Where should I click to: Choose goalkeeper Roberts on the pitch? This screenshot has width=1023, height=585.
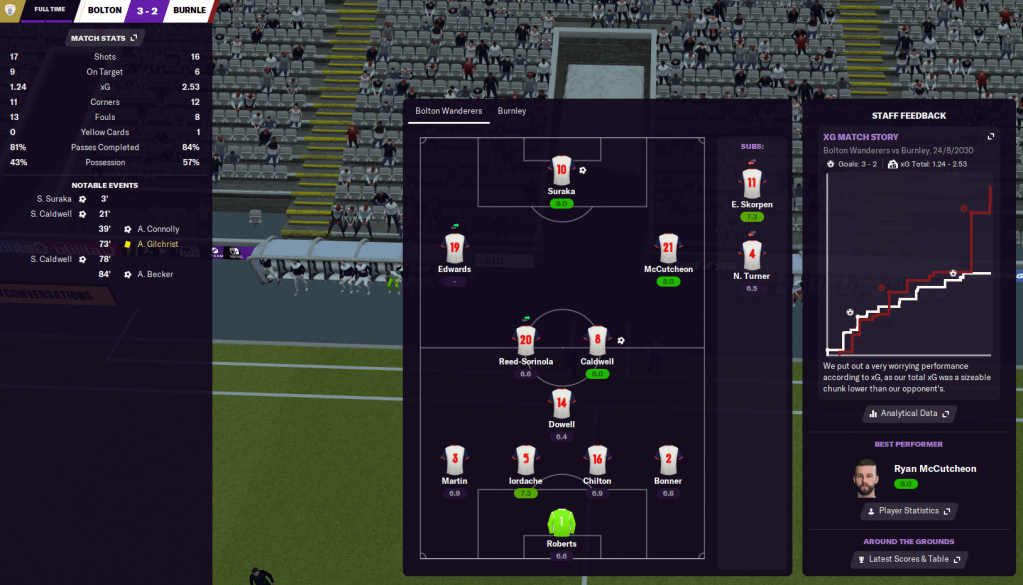561,523
